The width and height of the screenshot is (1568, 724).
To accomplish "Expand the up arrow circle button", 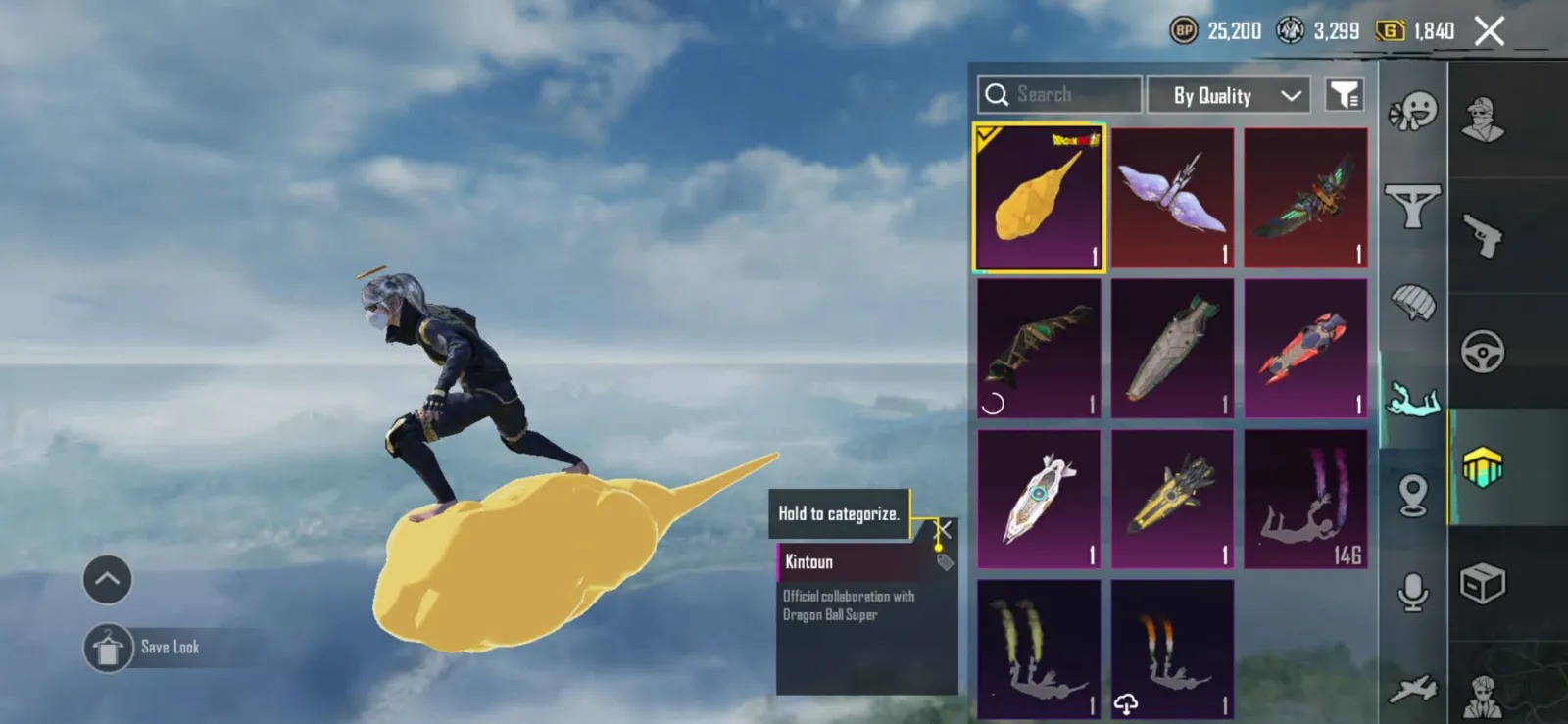I will [107, 579].
